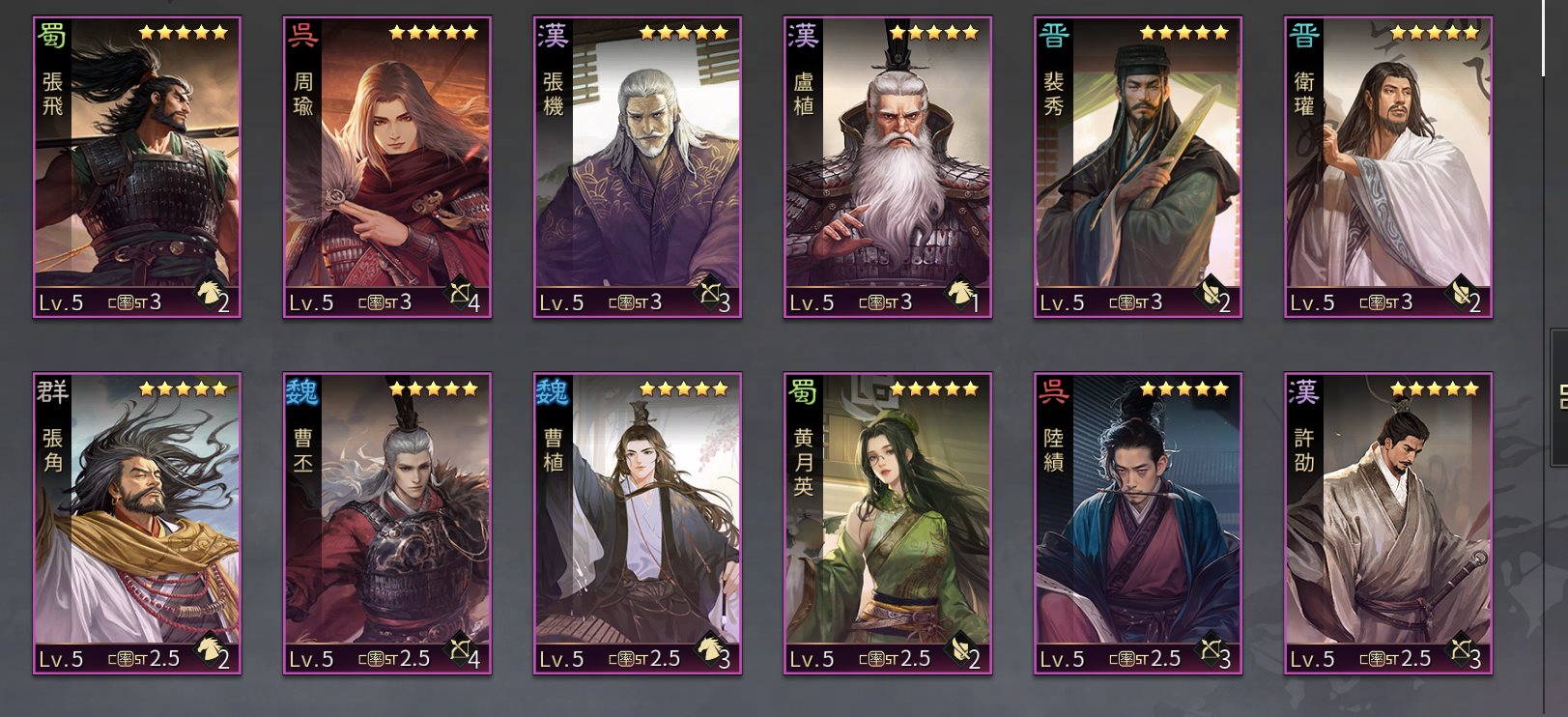The image size is (1568, 717).
Task: Choose the 周瑜 general card
Action: point(386,167)
